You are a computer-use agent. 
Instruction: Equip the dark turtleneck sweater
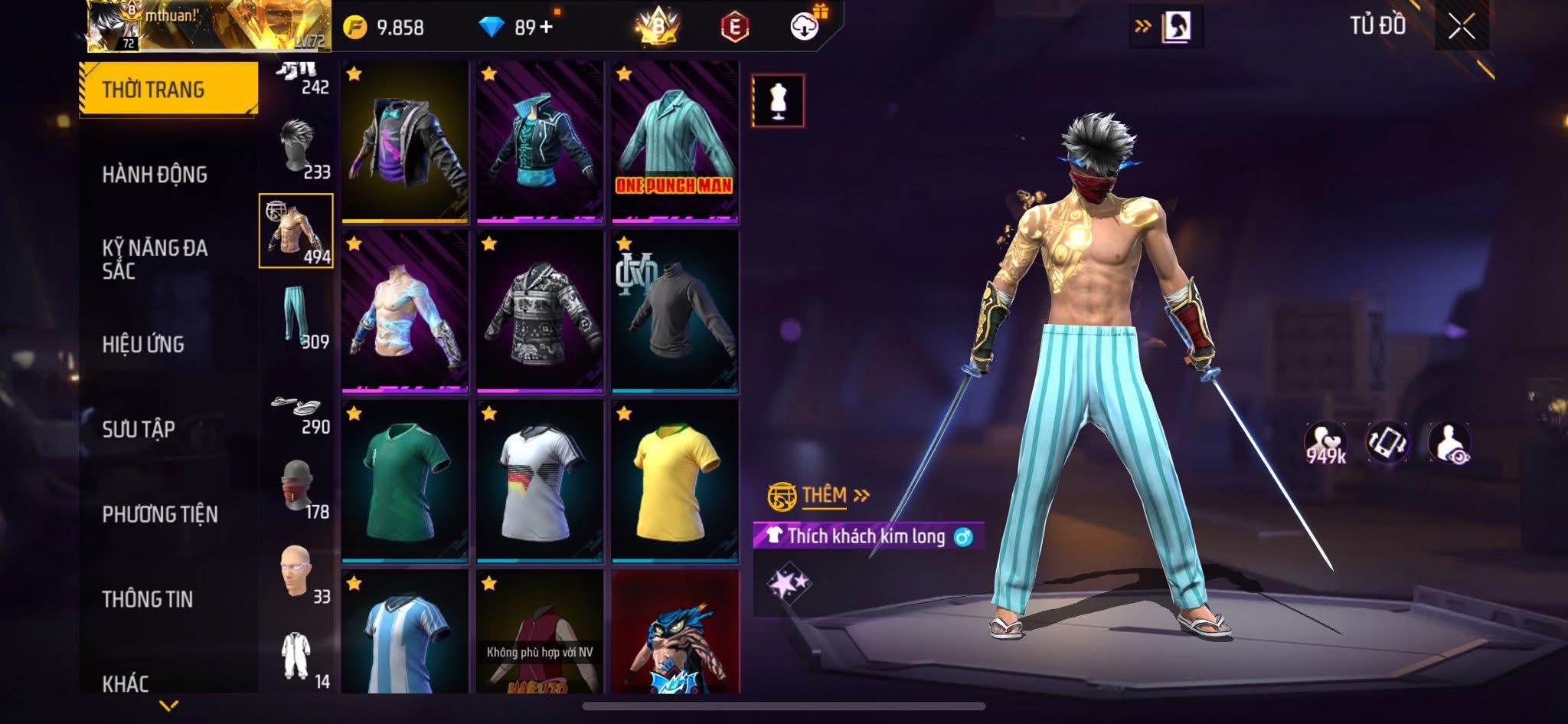pyautogui.click(x=675, y=312)
